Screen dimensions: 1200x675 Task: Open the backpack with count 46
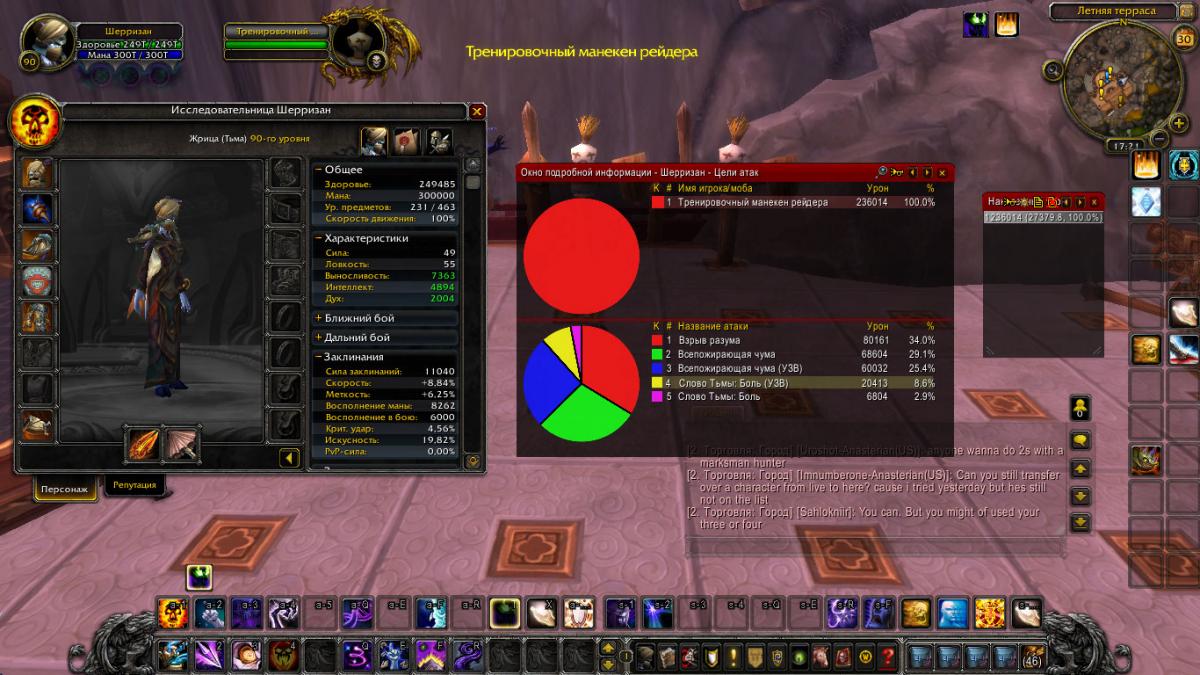pyautogui.click(x=1031, y=656)
